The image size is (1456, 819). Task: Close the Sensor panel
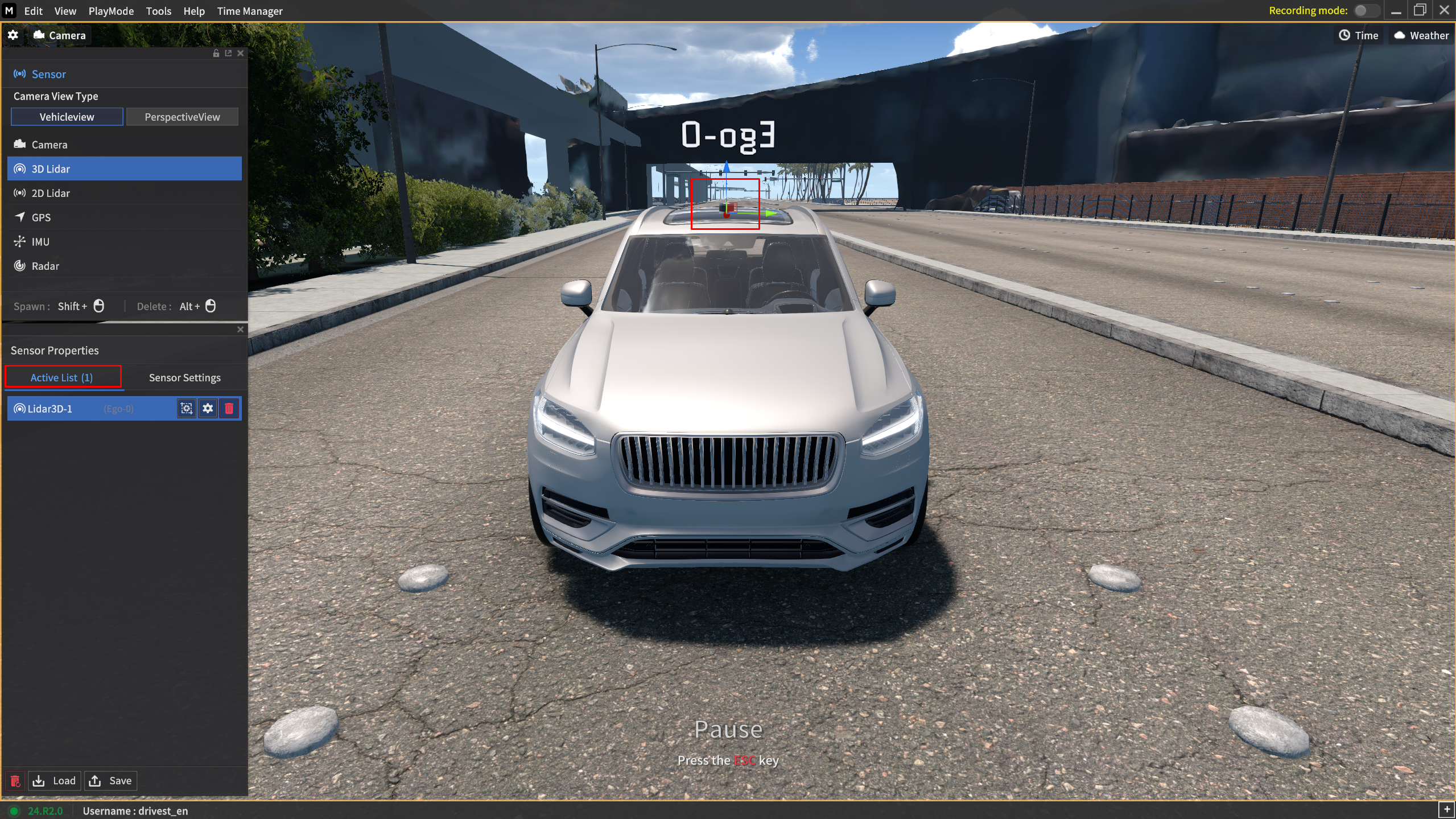(241, 53)
